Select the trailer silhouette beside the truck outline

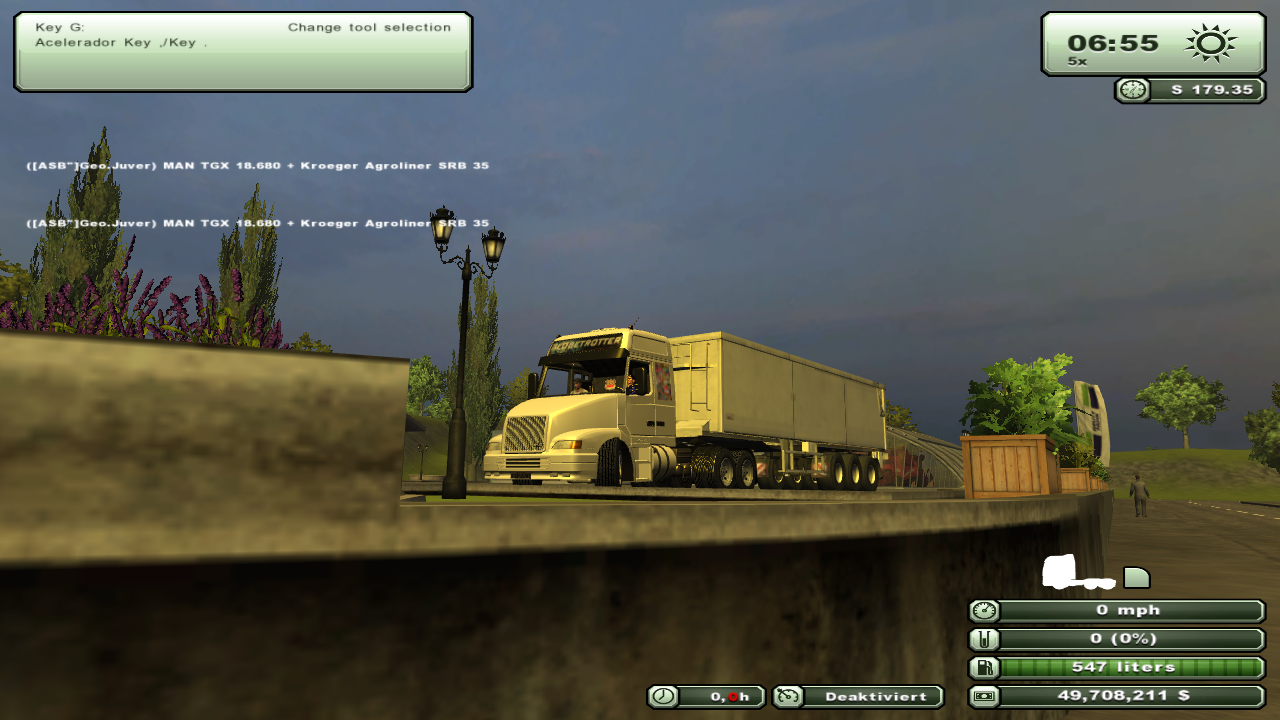[x=1134, y=575]
